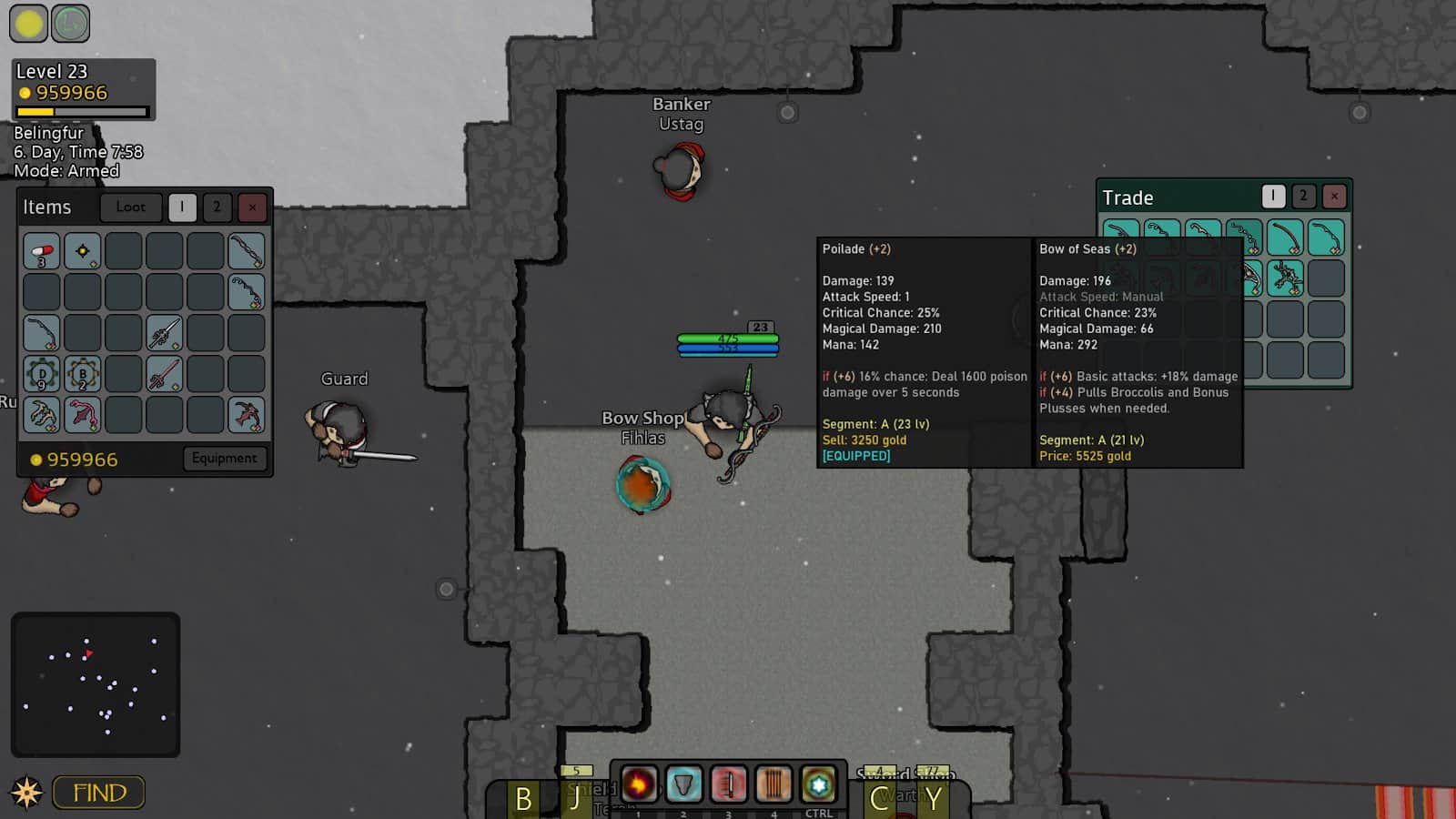The image size is (1456, 819).
Task: Select the red sword in inventory
Action: [x=165, y=374]
